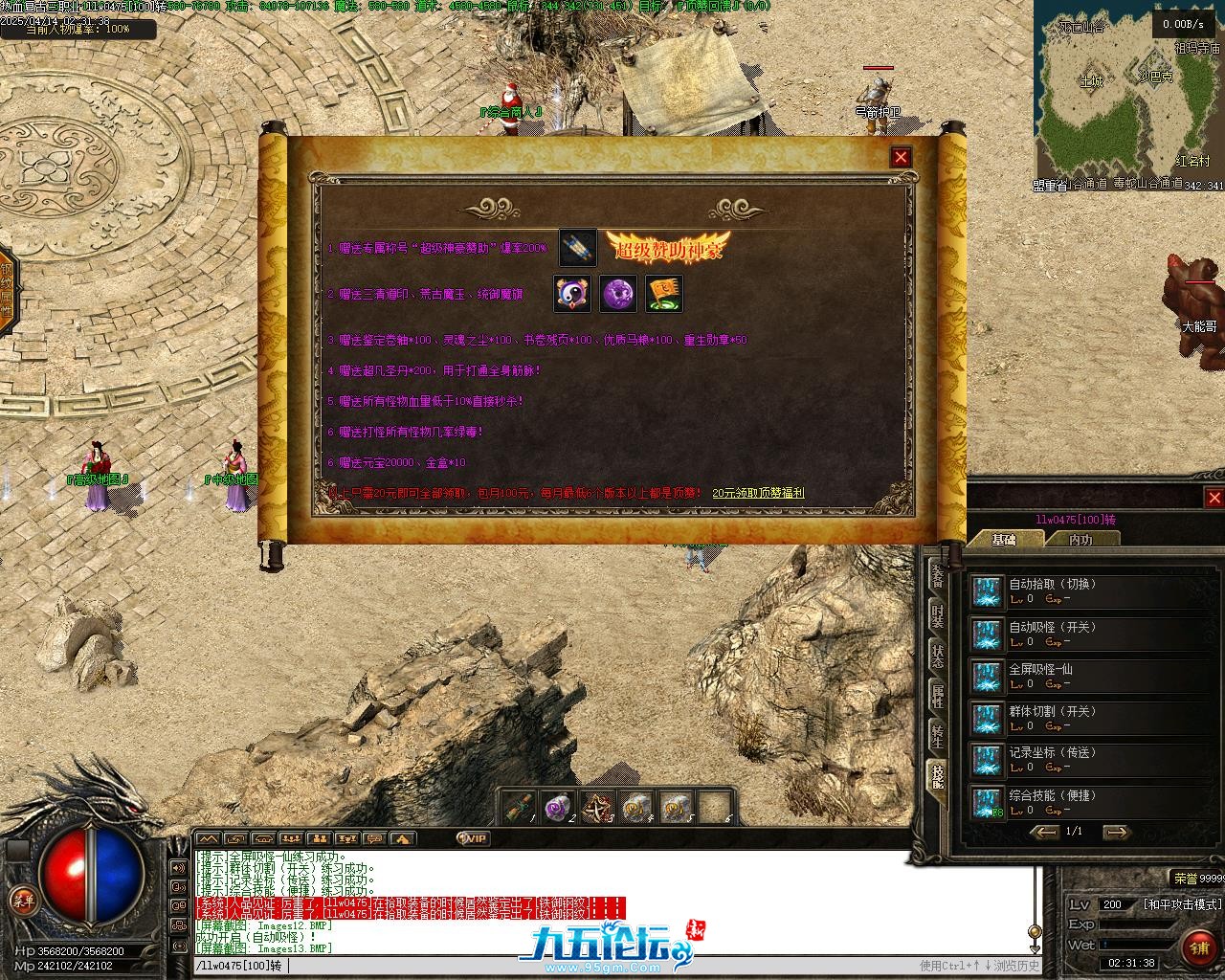The width and height of the screenshot is (1225, 980).
Task: Open the 属性 side tab
Action: (937, 697)
